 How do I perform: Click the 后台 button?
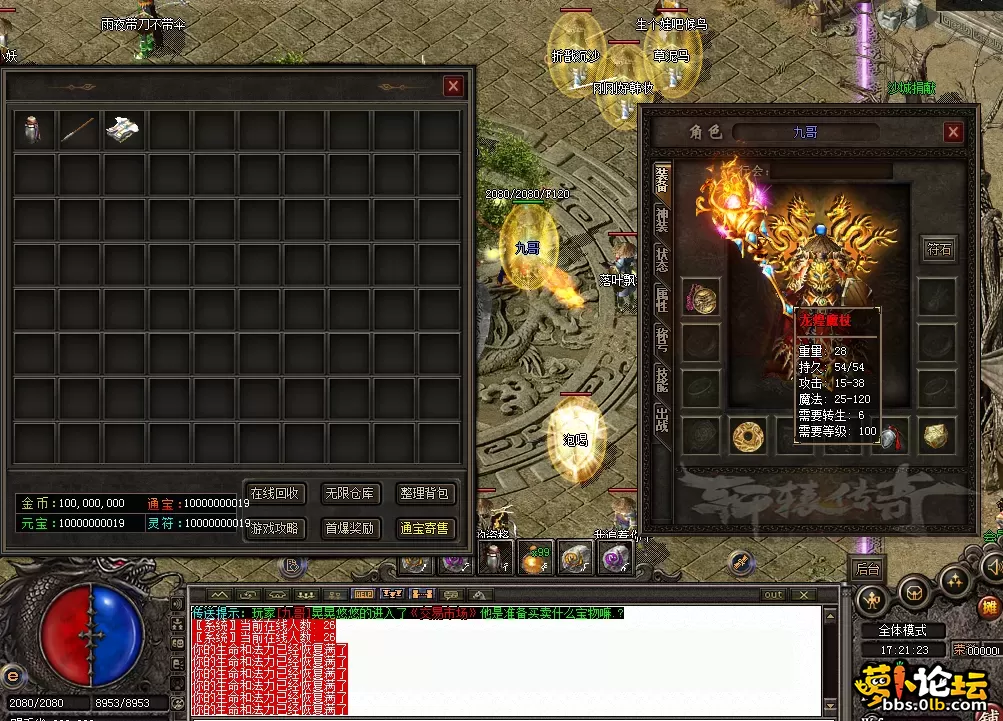click(x=867, y=569)
